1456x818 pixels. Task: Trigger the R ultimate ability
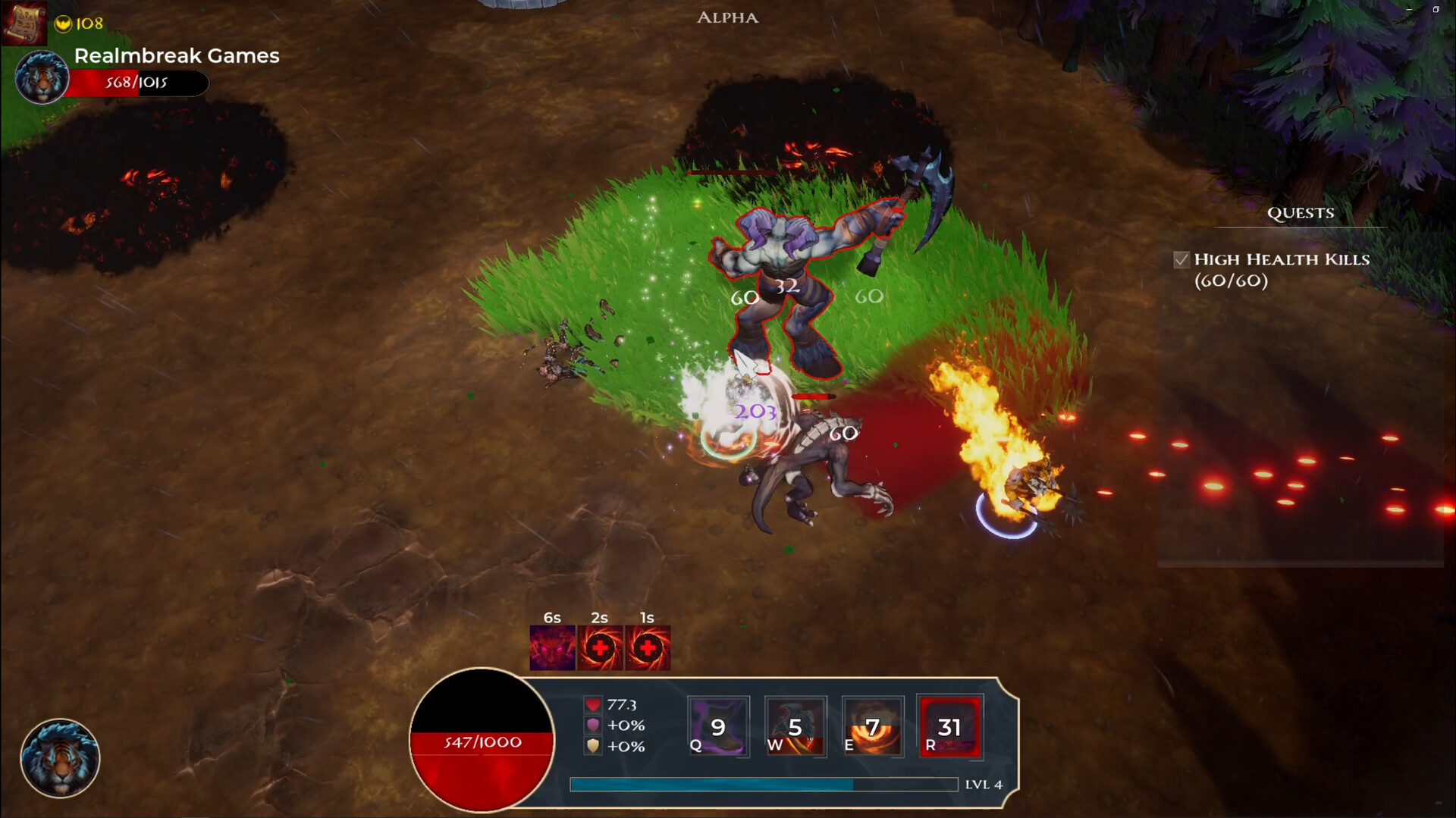tap(950, 726)
